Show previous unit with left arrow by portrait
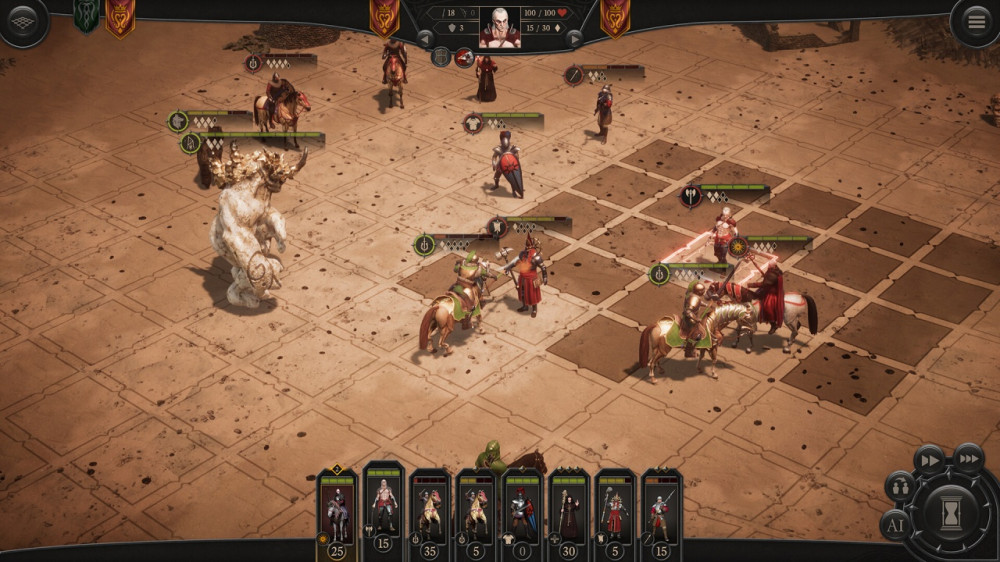 point(425,38)
